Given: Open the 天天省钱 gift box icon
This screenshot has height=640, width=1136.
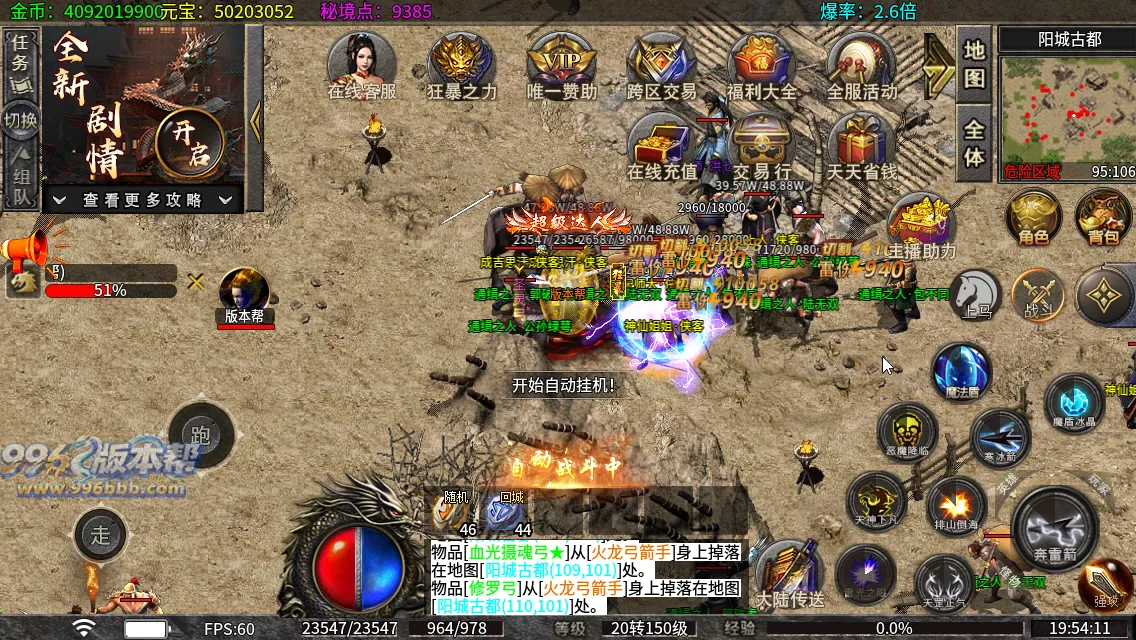Looking at the screenshot, I should click(861, 146).
